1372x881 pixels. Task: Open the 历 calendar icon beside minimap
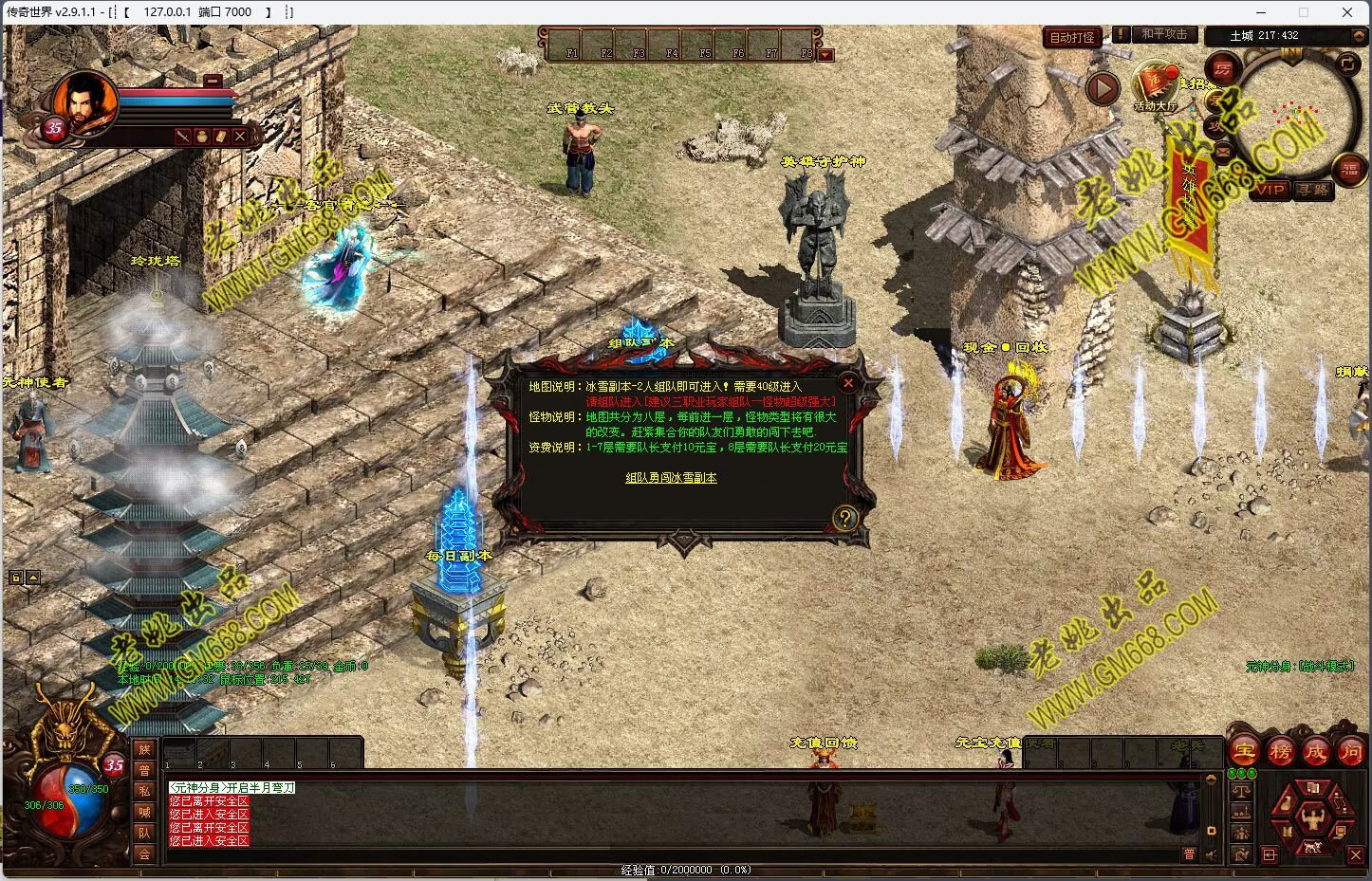(1223, 68)
